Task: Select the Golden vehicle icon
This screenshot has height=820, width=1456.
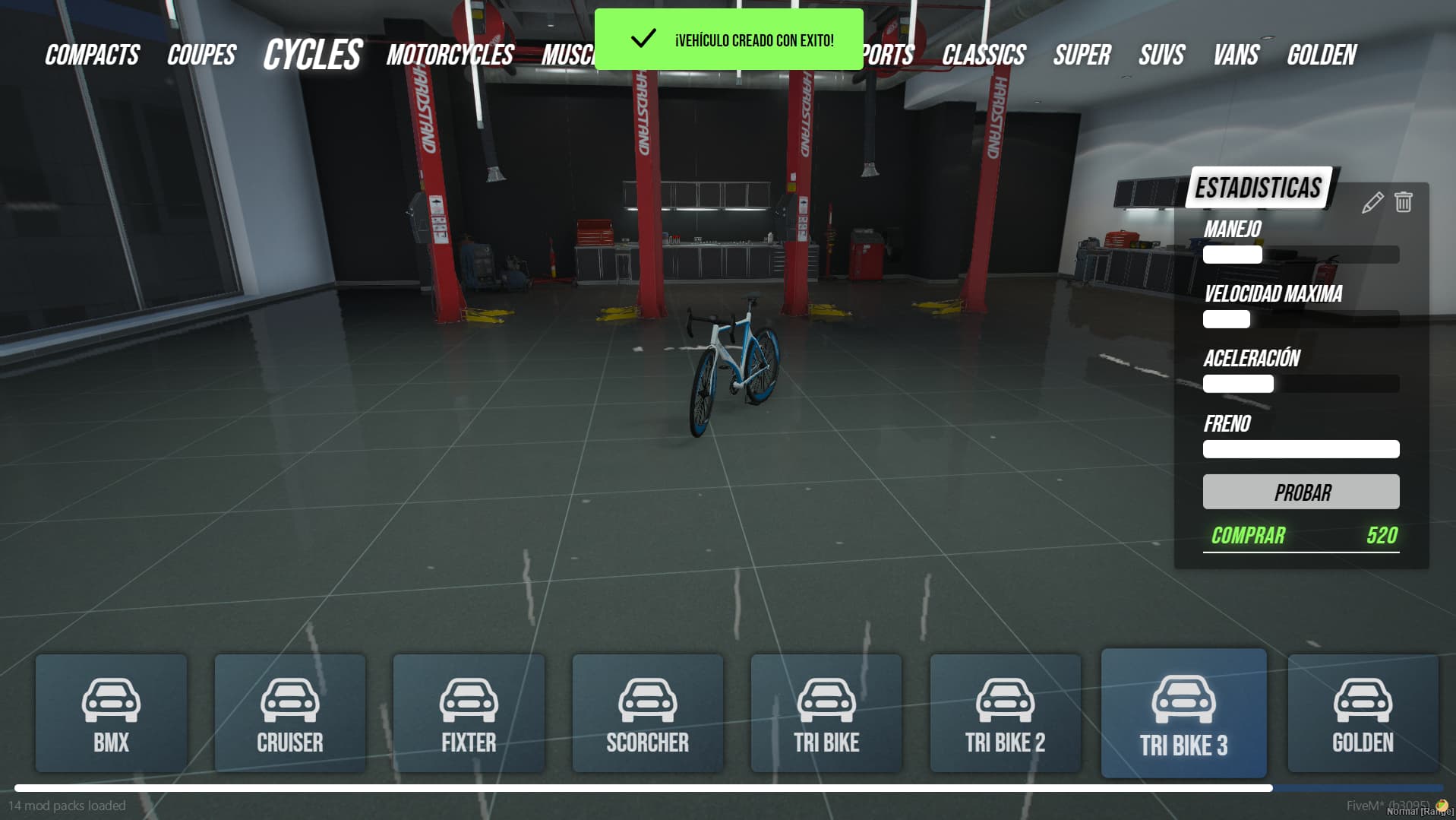Action: pos(1362,700)
